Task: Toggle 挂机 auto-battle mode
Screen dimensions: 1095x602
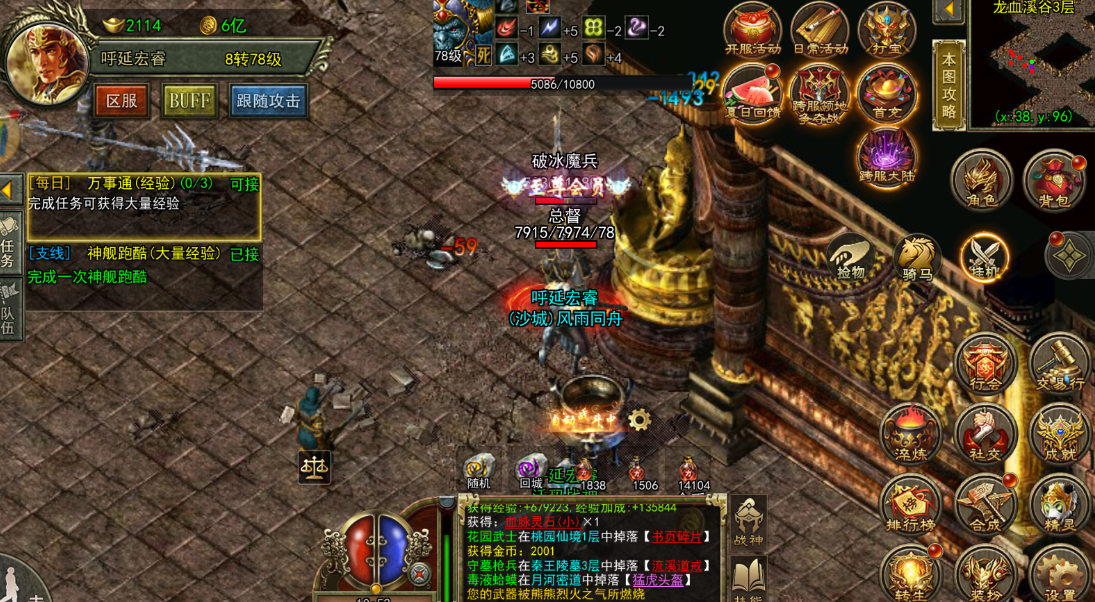Action: click(x=984, y=256)
